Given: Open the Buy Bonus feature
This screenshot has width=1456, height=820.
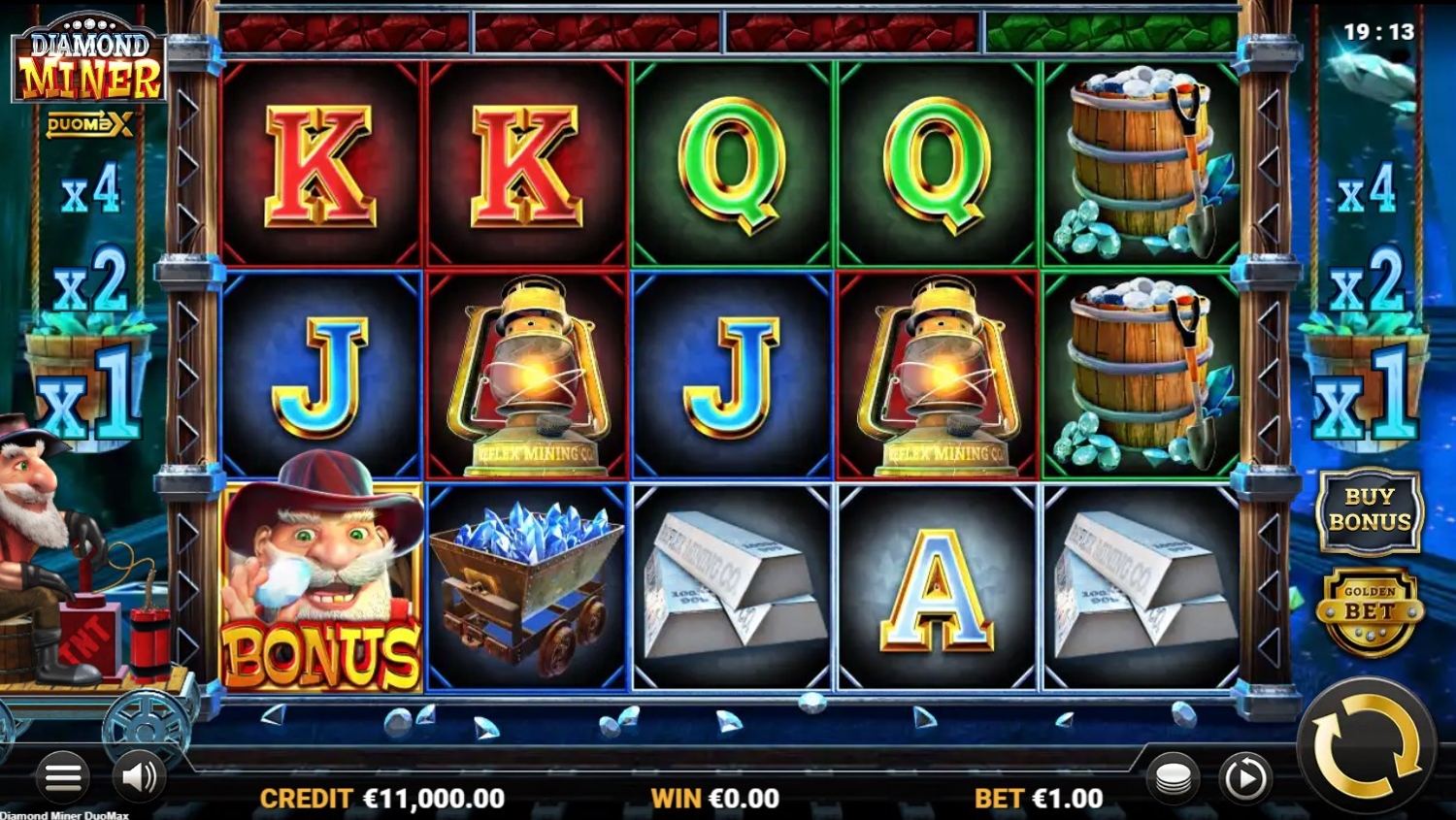Looking at the screenshot, I should pyautogui.click(x=1369, y=509).
